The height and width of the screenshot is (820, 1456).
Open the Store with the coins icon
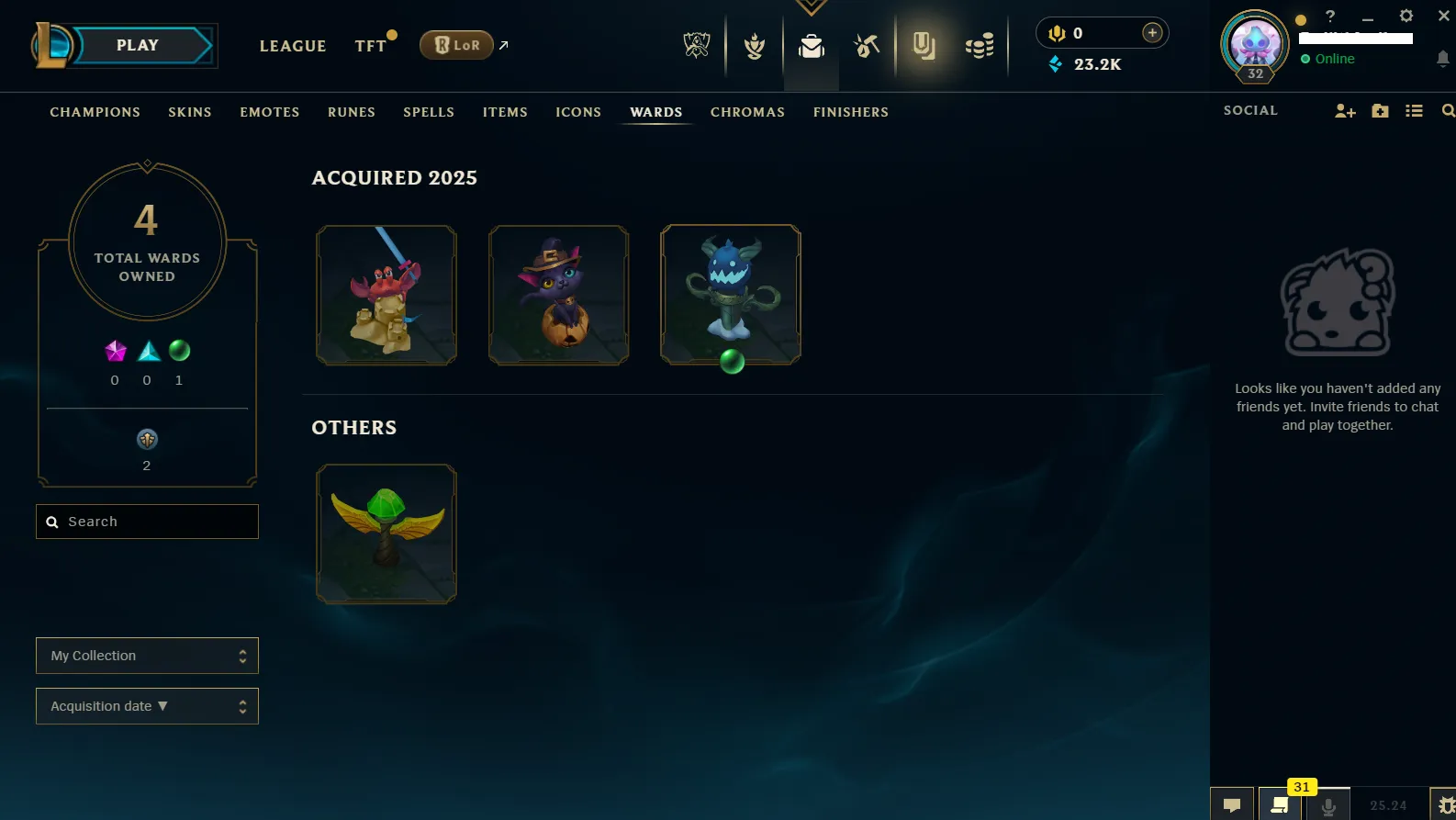pyautogui.click(x=979, y=45)
